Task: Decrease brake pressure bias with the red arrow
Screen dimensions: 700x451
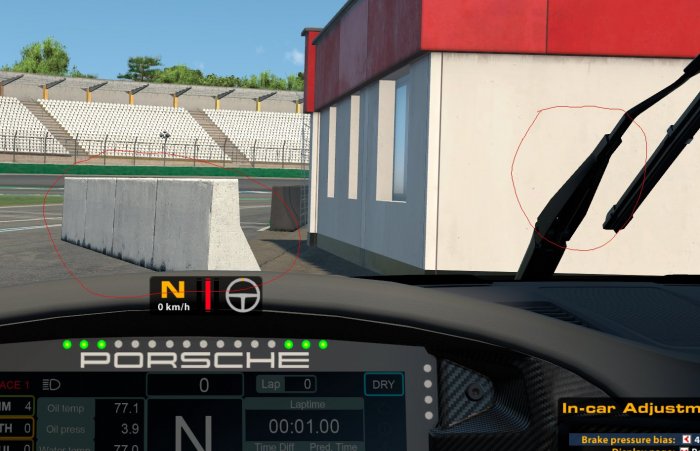Action: [686, 439]
